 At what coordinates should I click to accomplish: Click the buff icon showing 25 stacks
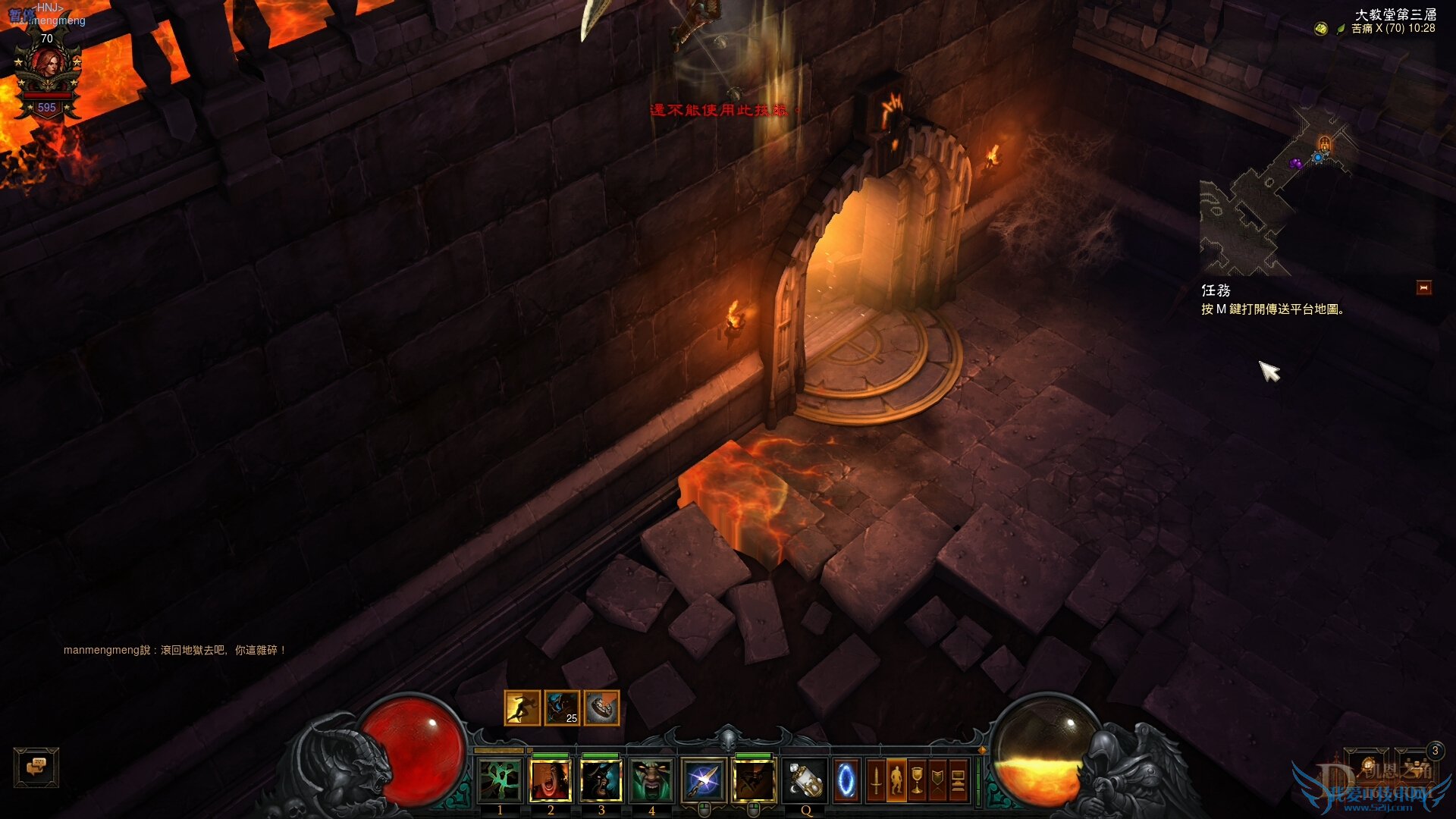[562, 708]
